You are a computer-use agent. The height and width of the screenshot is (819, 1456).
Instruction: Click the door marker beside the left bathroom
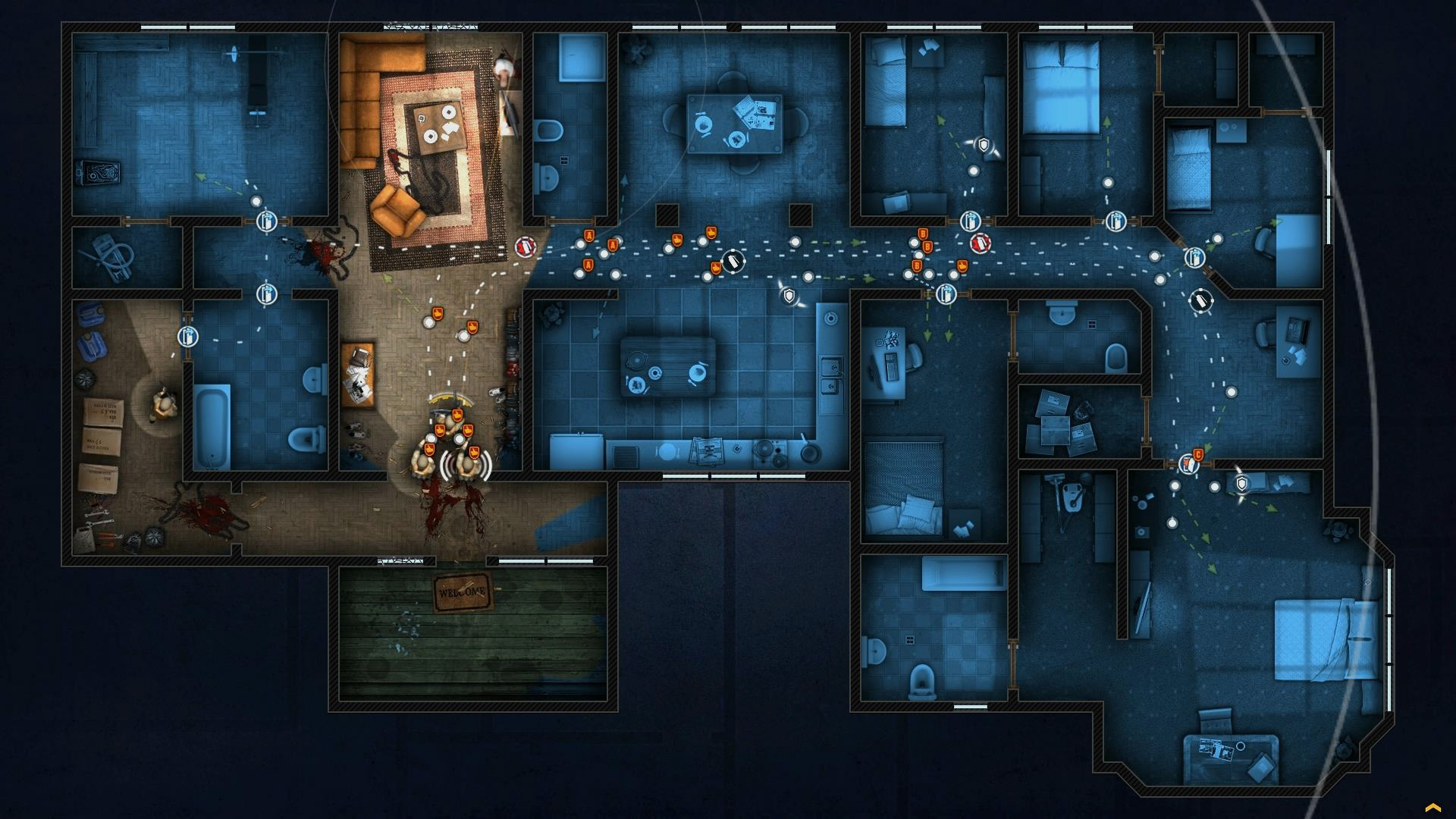187,337
